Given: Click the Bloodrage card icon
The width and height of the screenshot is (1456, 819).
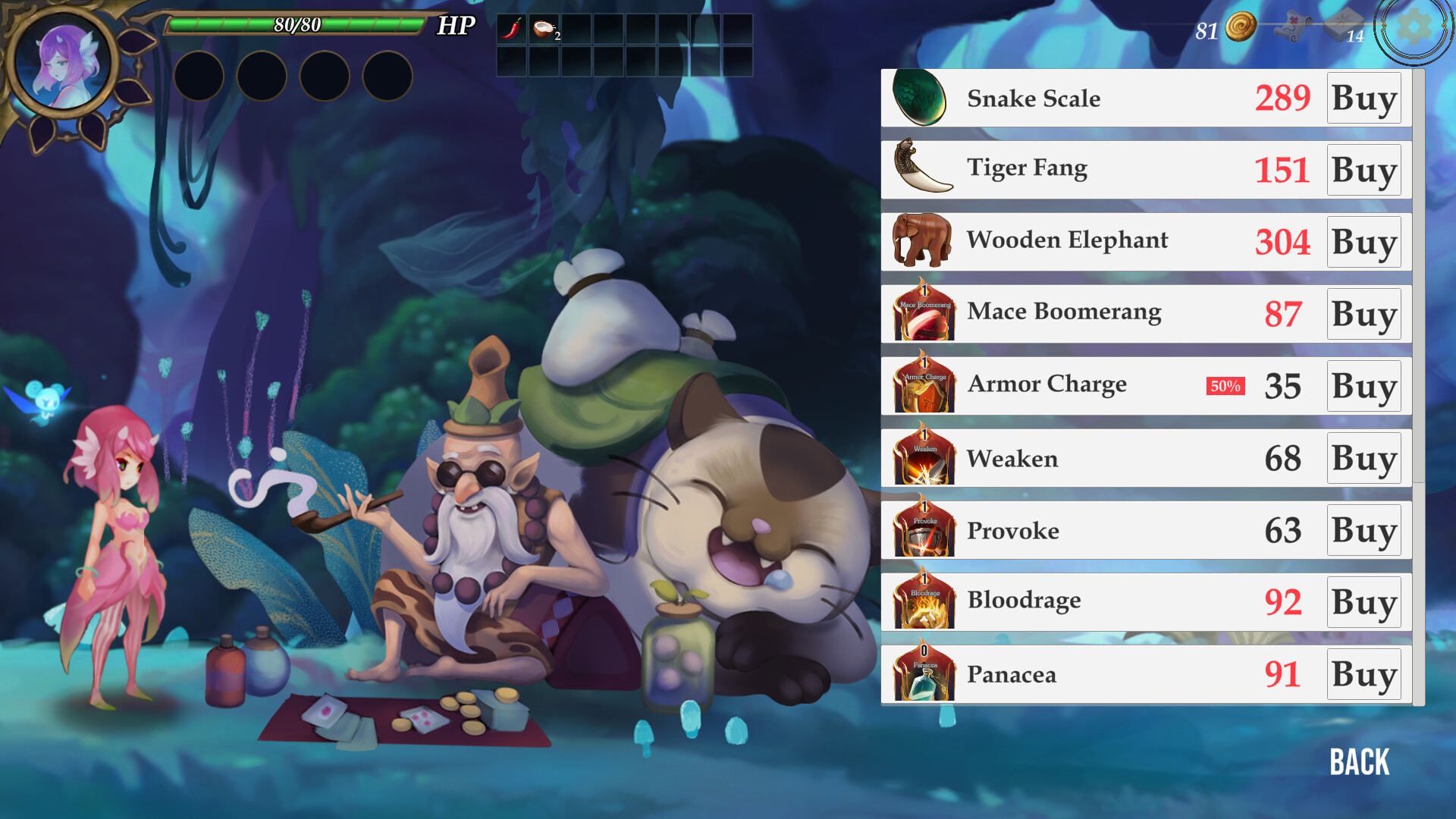Looking at the screenshot, I should tap(922, 601).
